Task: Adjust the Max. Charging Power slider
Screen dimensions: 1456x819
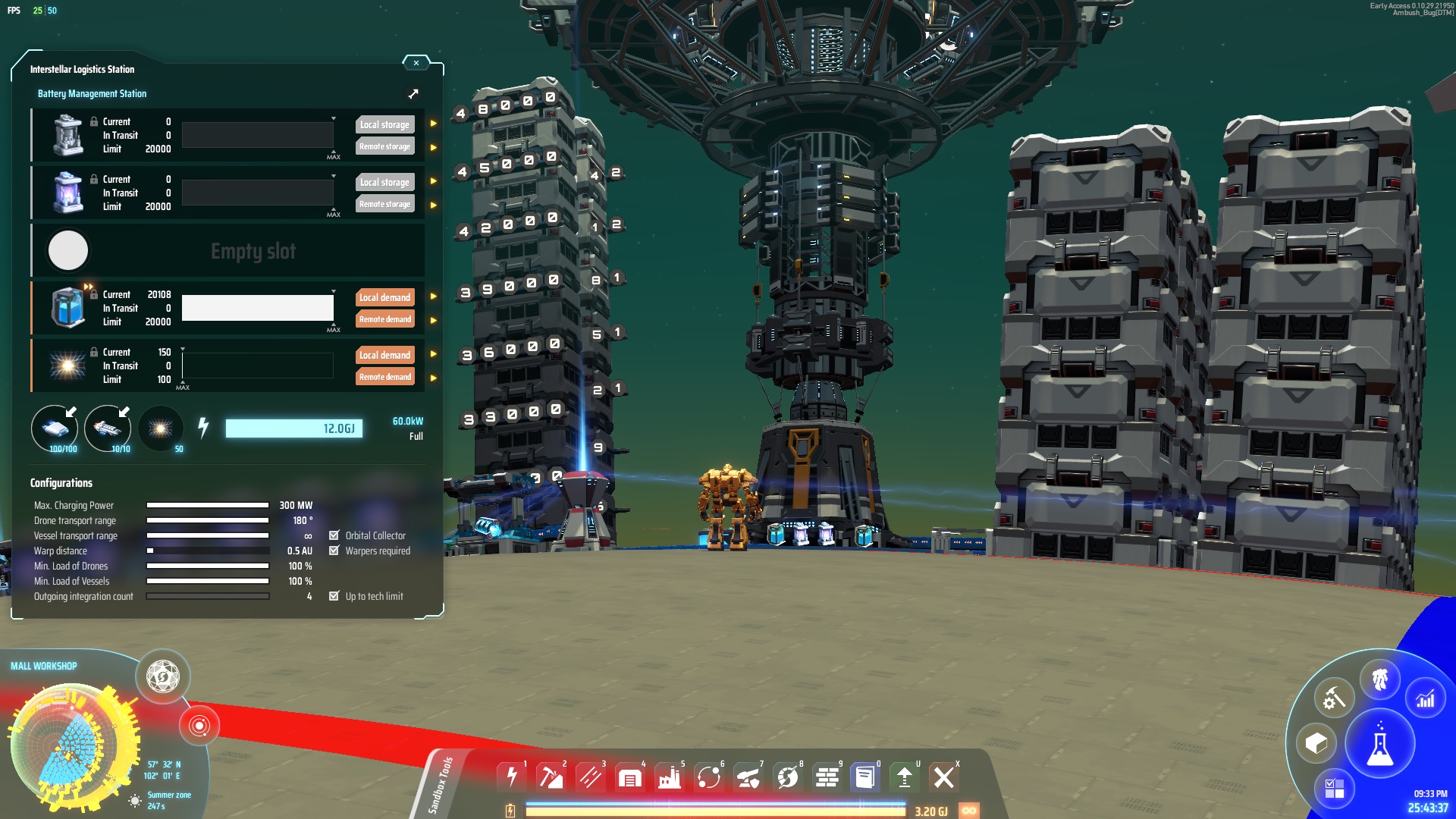Action: coord(207,505)
